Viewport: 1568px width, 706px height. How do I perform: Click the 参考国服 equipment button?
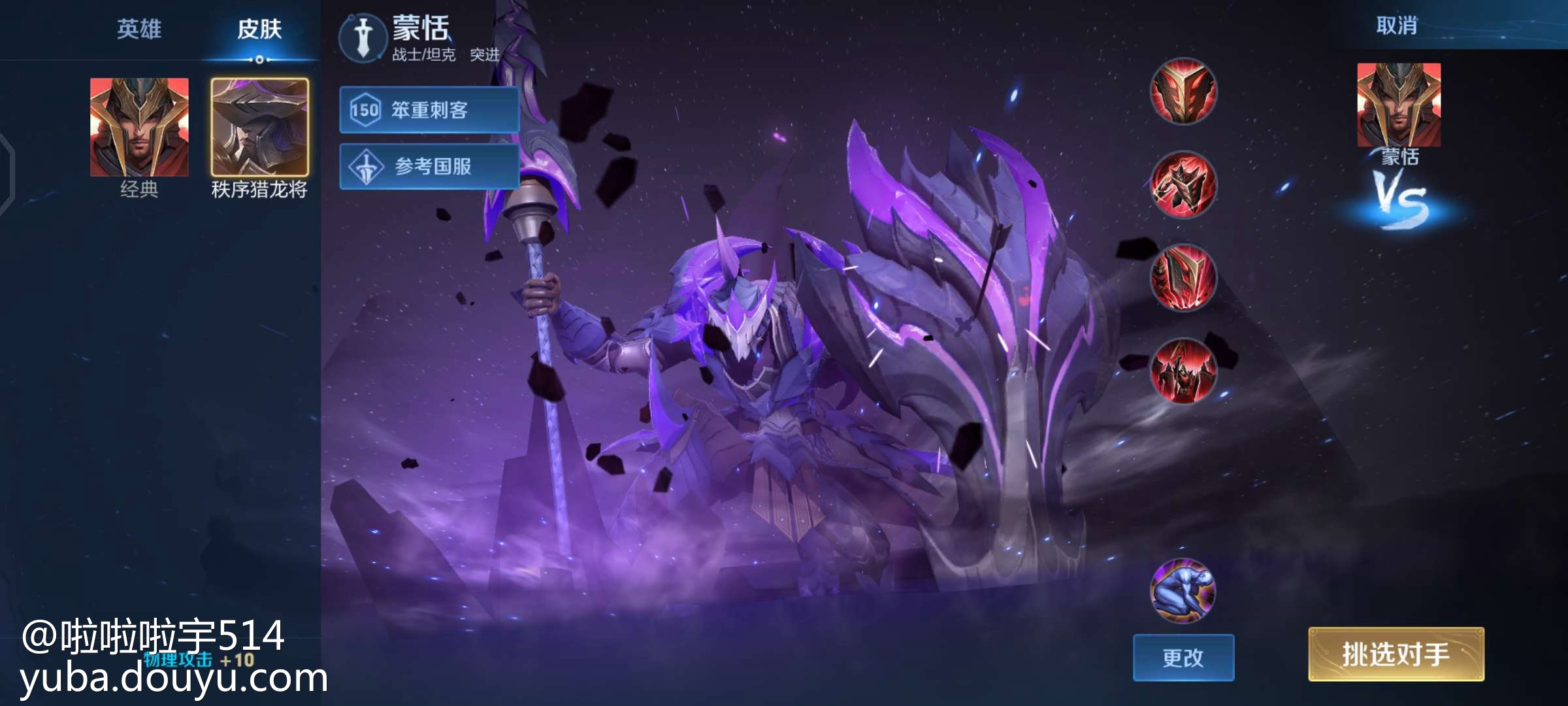click(x=429, y=167)
